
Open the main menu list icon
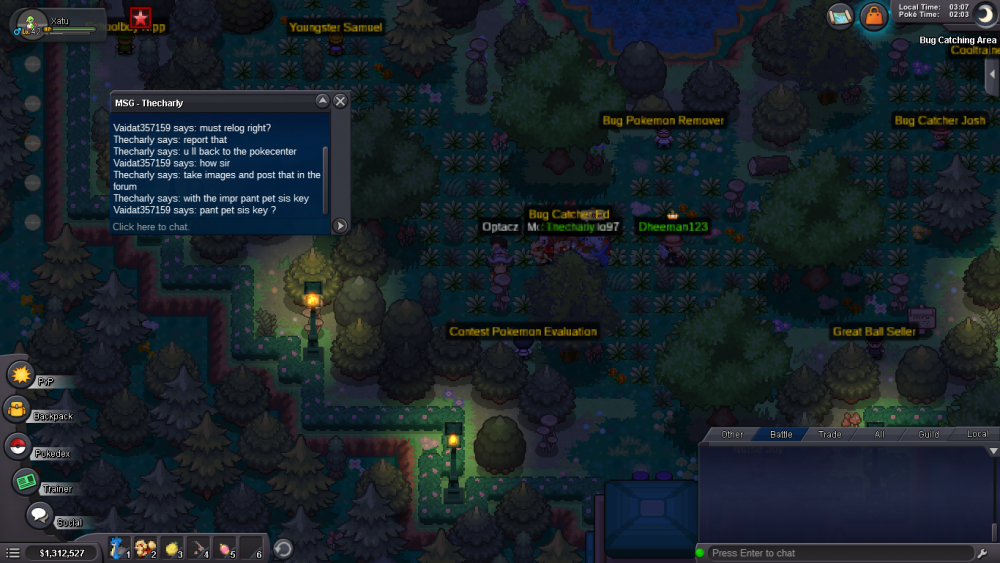pos(13,552)
